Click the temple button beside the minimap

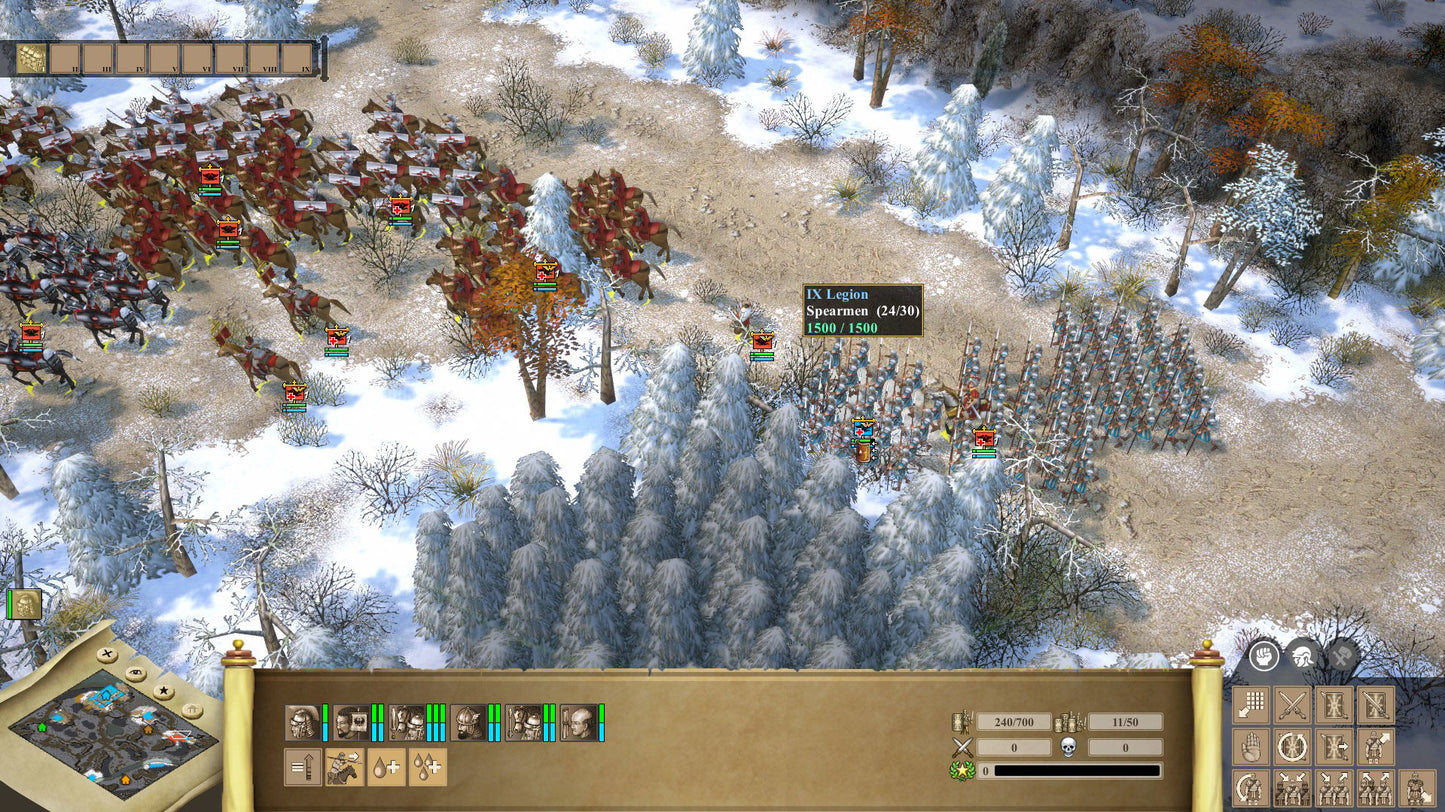click(x=192, y=709)
